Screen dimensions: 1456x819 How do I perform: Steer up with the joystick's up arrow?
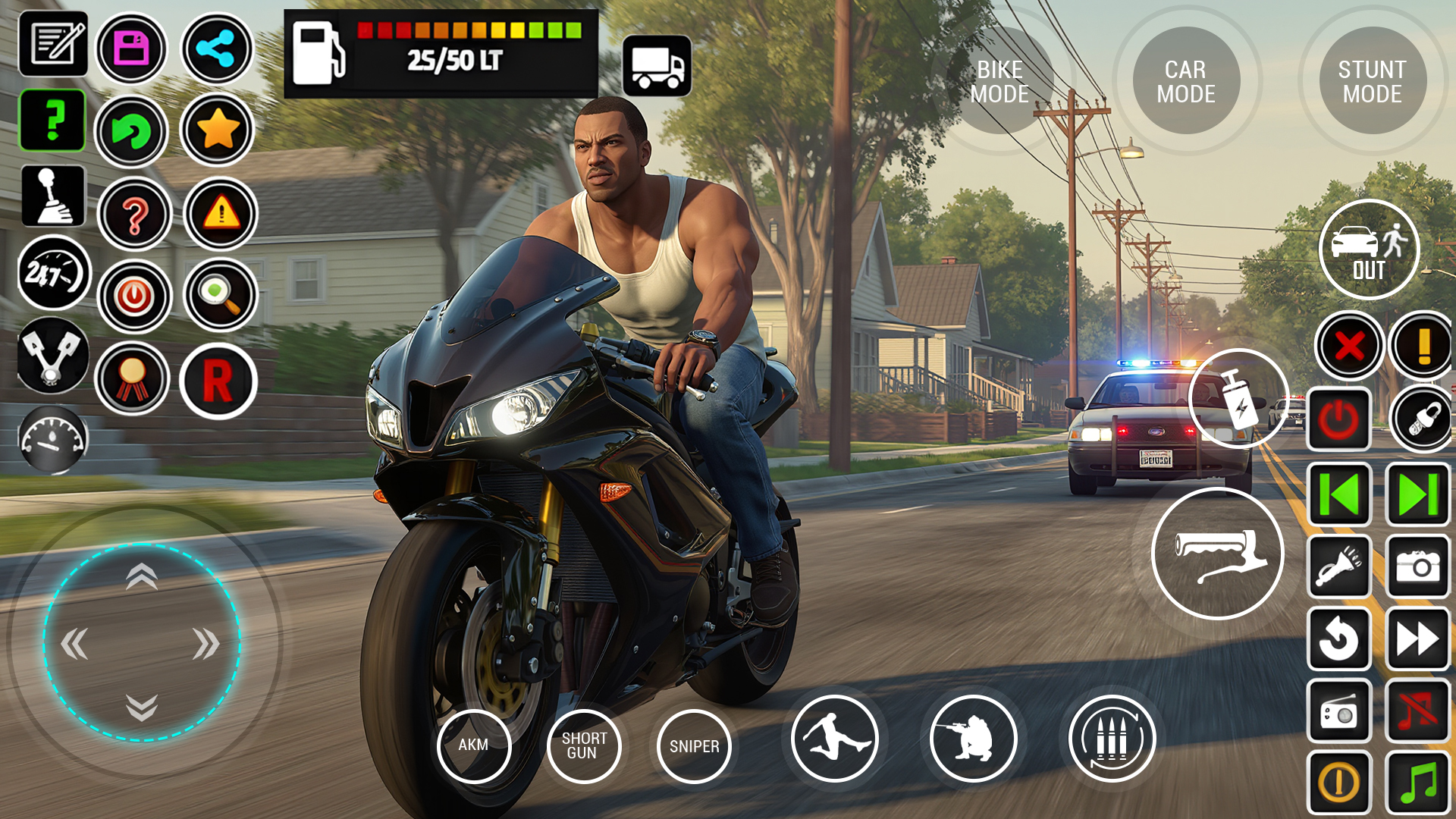pos(142,578)
